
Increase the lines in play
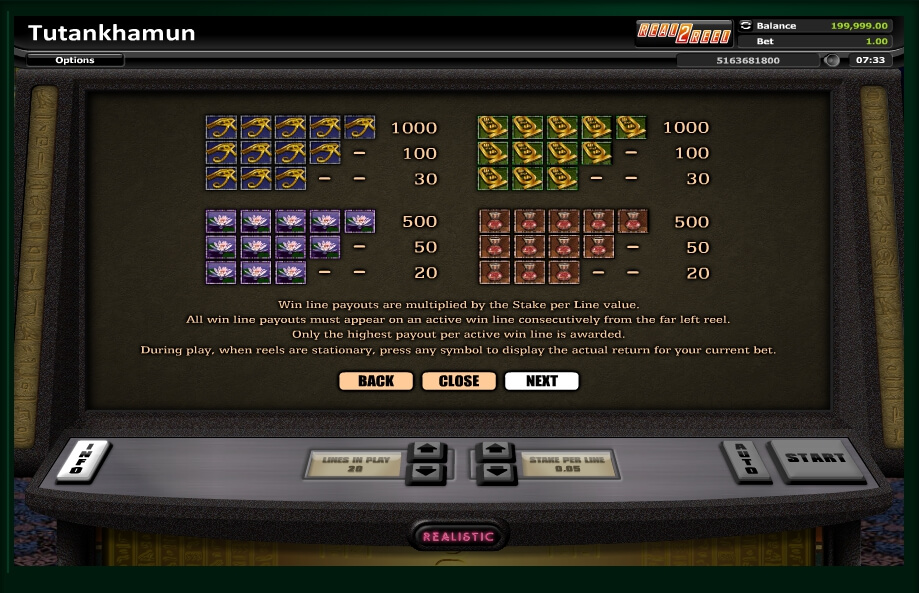[x=425, y=452]
